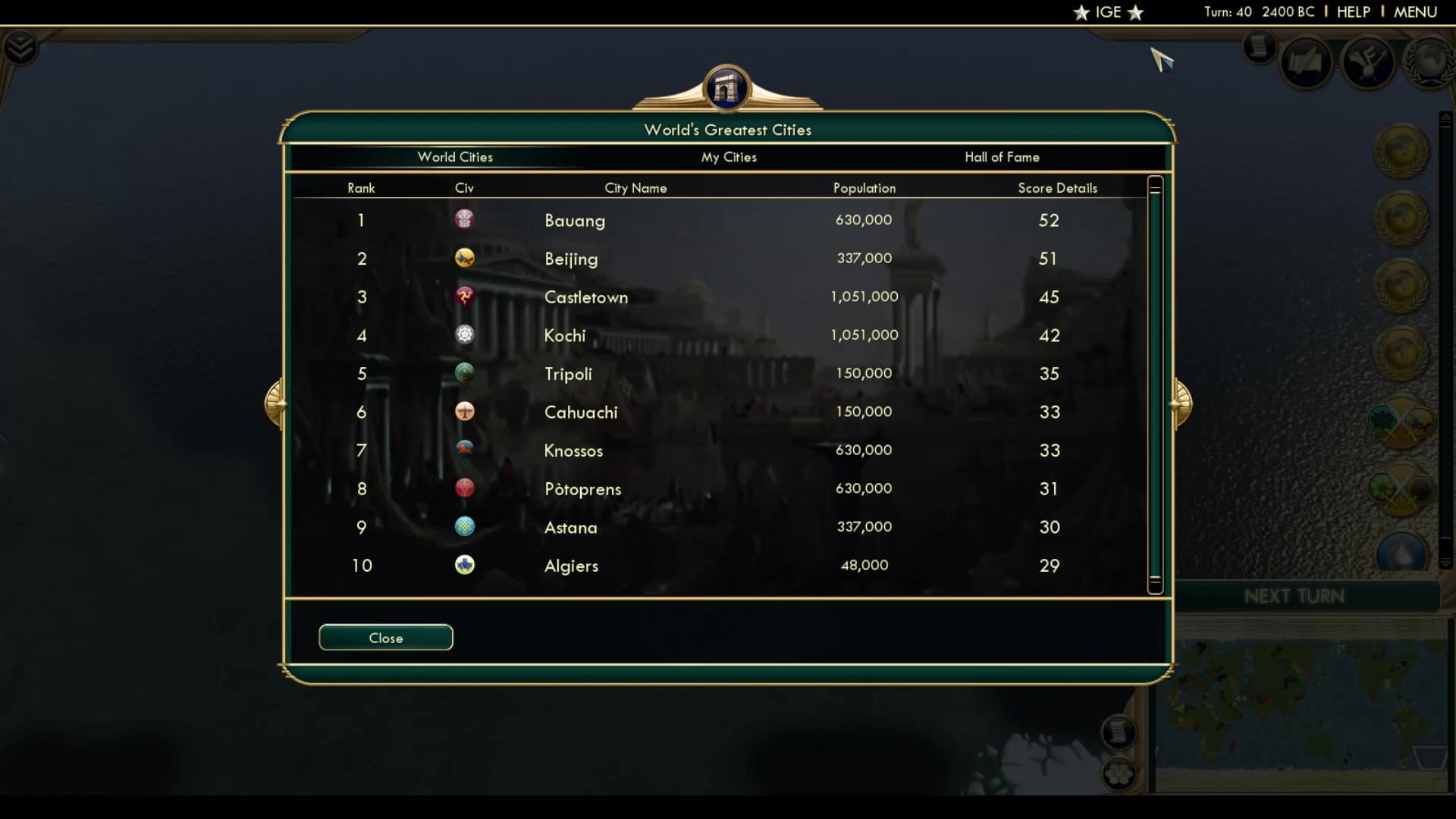Click the topmost gold medal notification on right edge

(1401, 151)
